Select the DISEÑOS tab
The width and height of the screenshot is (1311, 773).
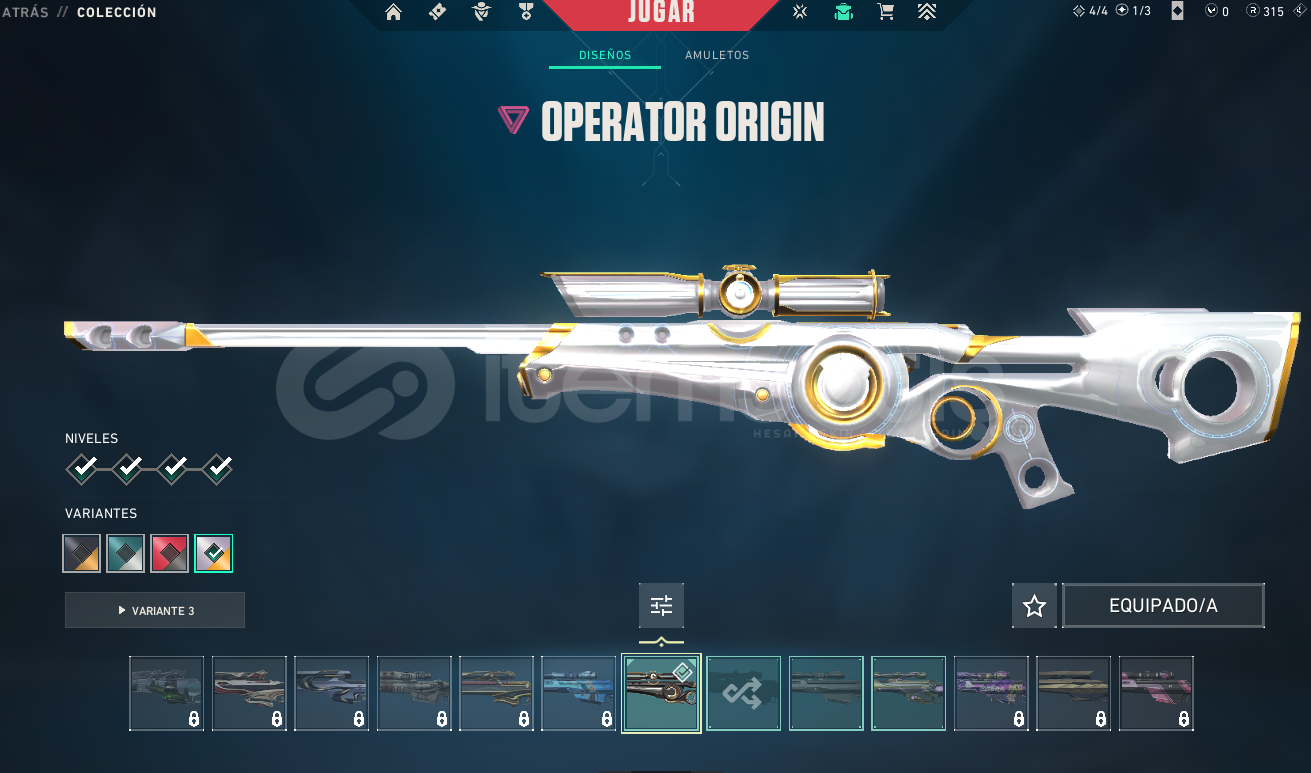pyautogui.click(x=605, y=55)
